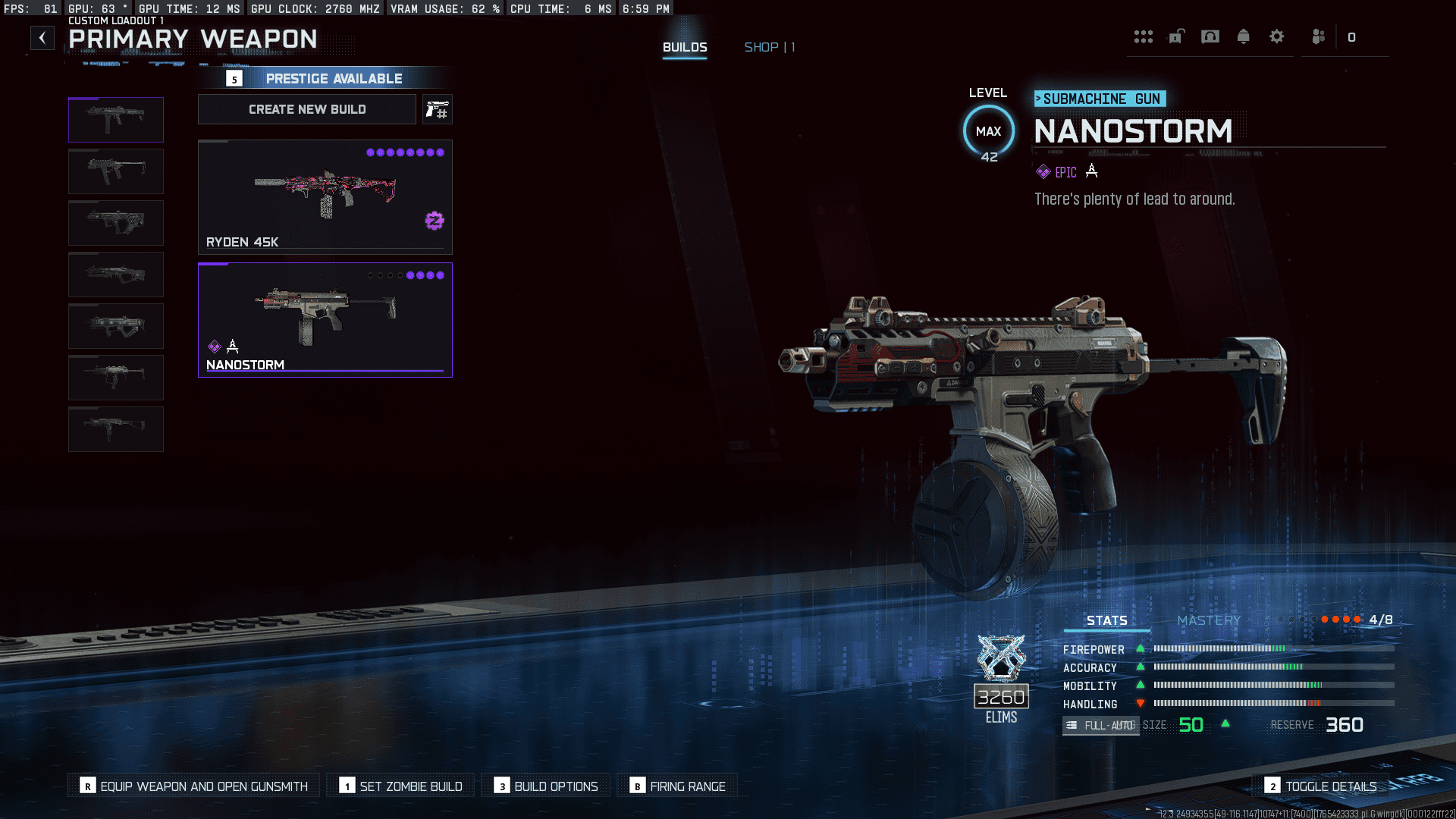Image resolution: width=1456 pixels, height=819 pixels.
Task: Show notifications via the bell icon
Action: coord(1243,37)
